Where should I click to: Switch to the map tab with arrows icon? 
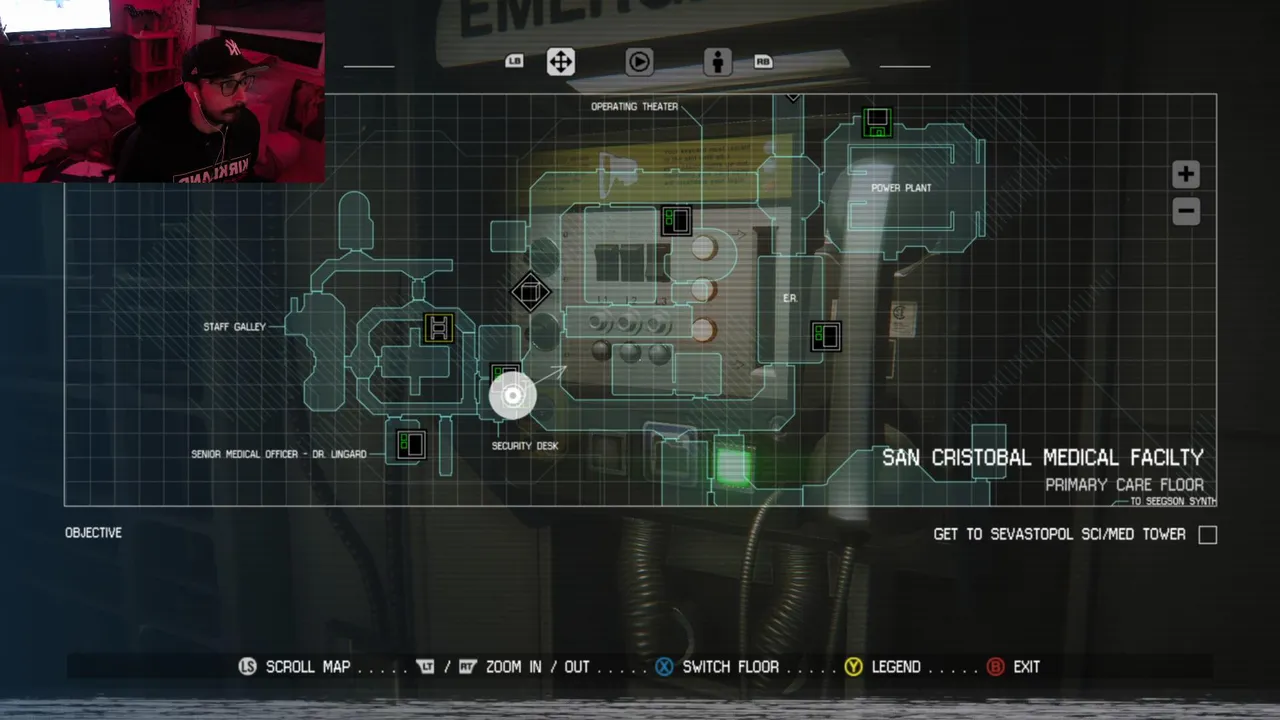tap(560, 62)
